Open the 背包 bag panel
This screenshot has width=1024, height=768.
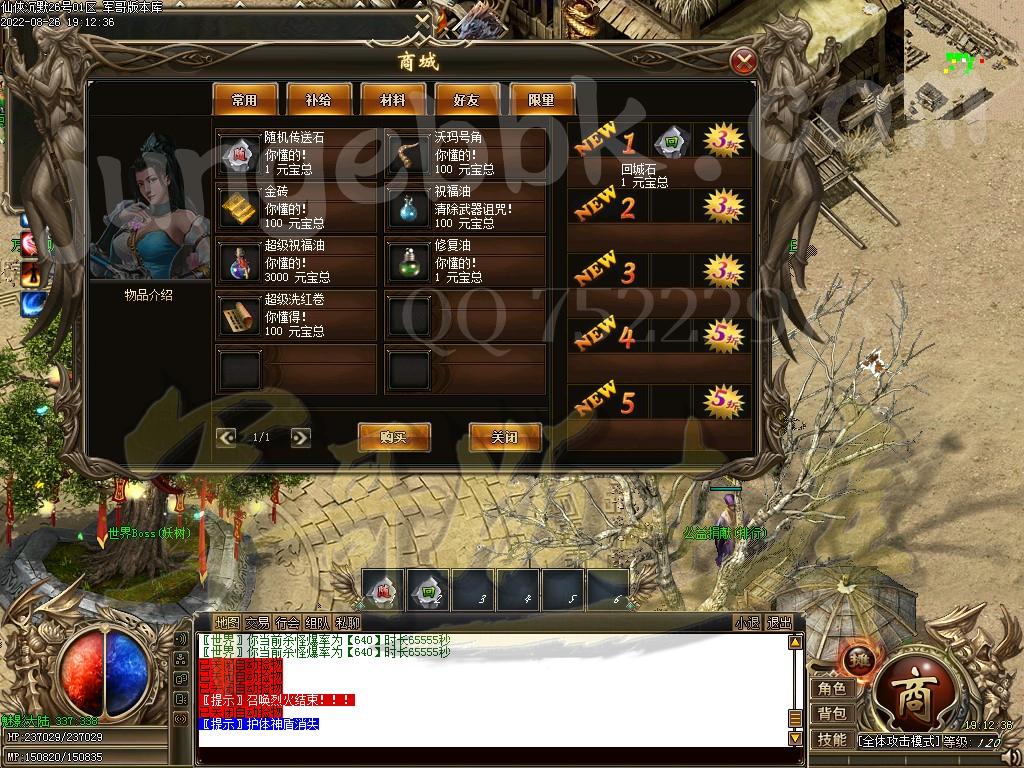pos(832,713)
